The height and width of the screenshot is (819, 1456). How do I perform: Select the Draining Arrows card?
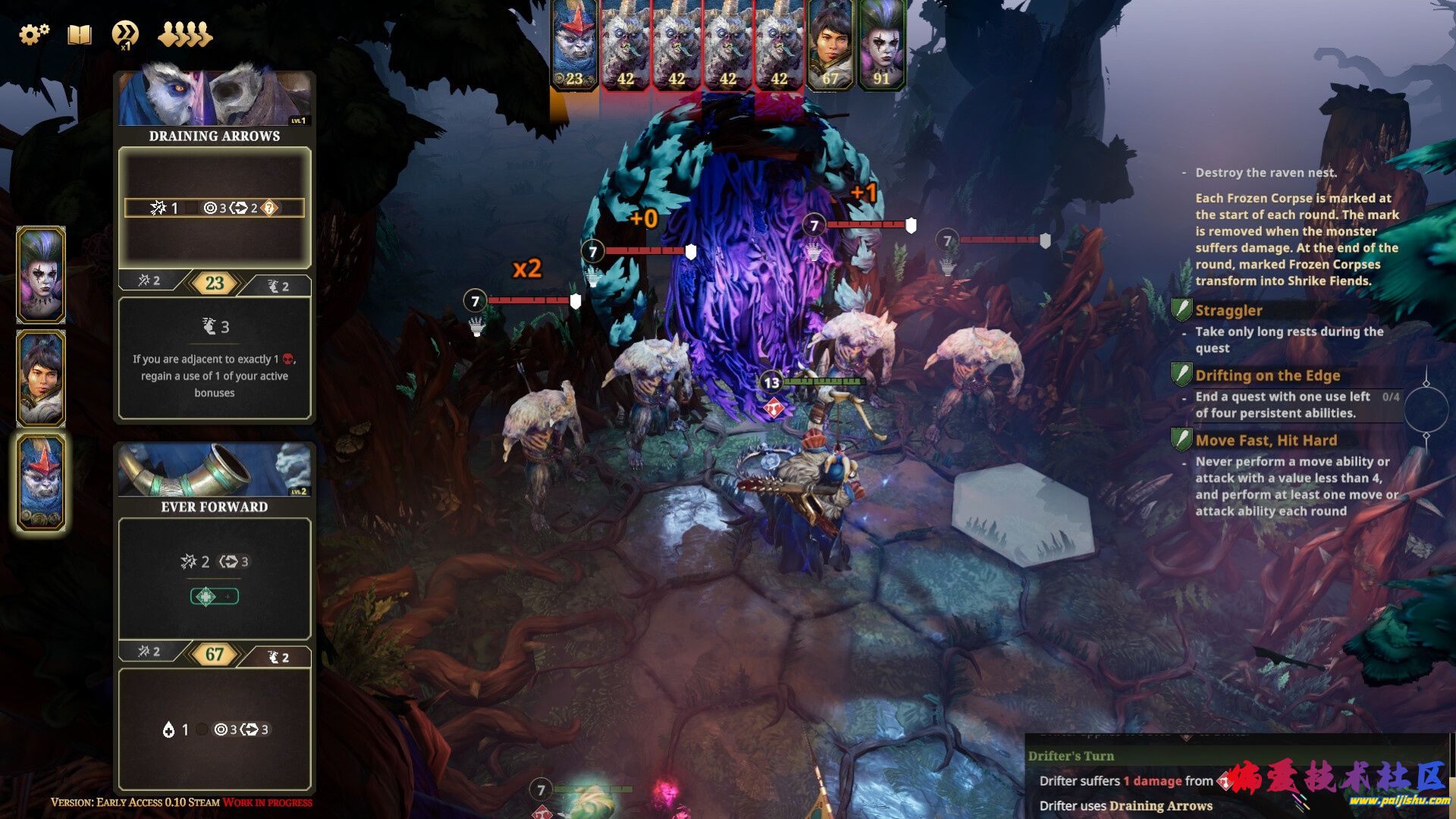[x=215, y=136]
